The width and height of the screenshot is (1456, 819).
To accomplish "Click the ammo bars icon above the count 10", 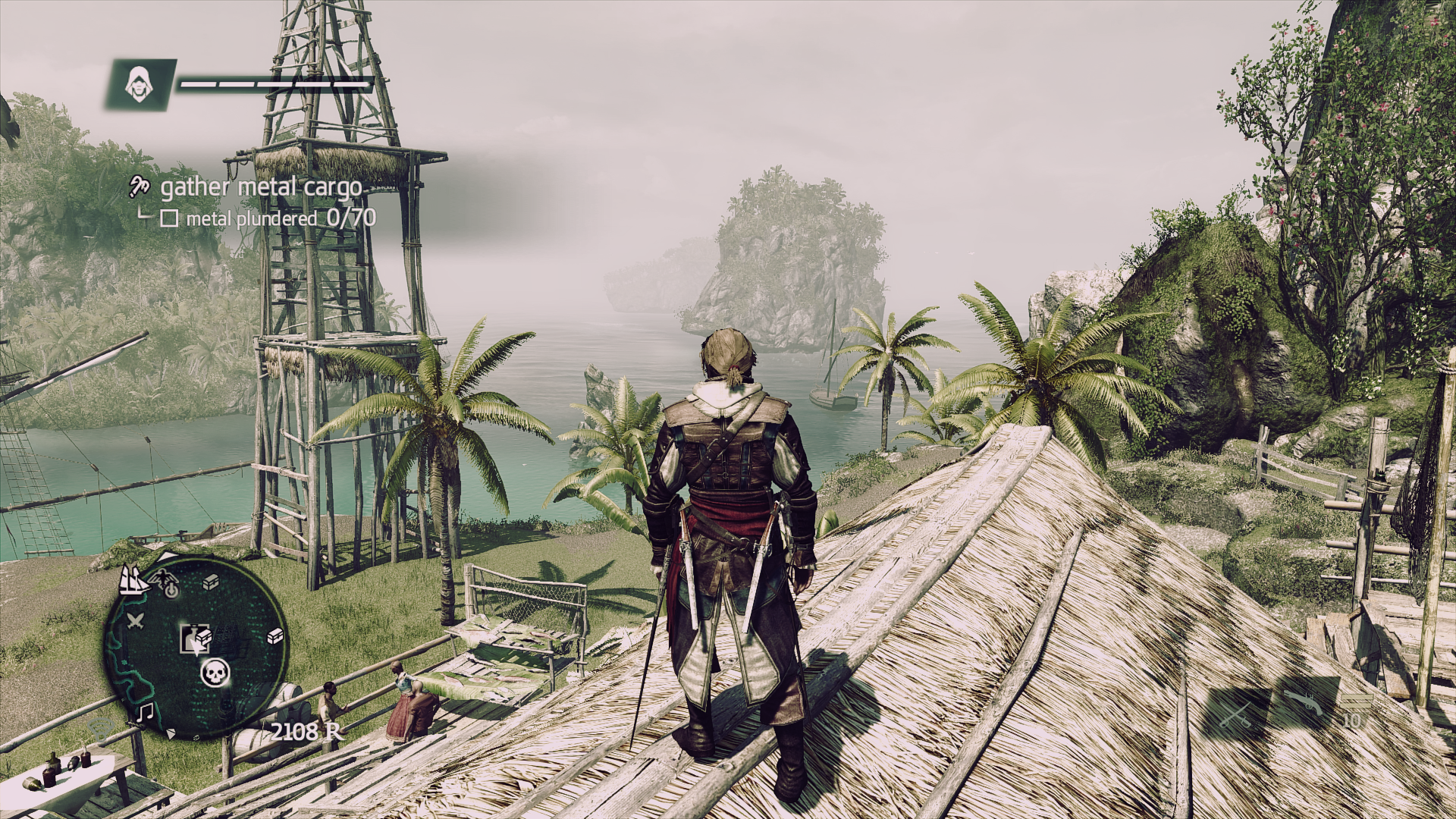I will [x=1356, y=700].
